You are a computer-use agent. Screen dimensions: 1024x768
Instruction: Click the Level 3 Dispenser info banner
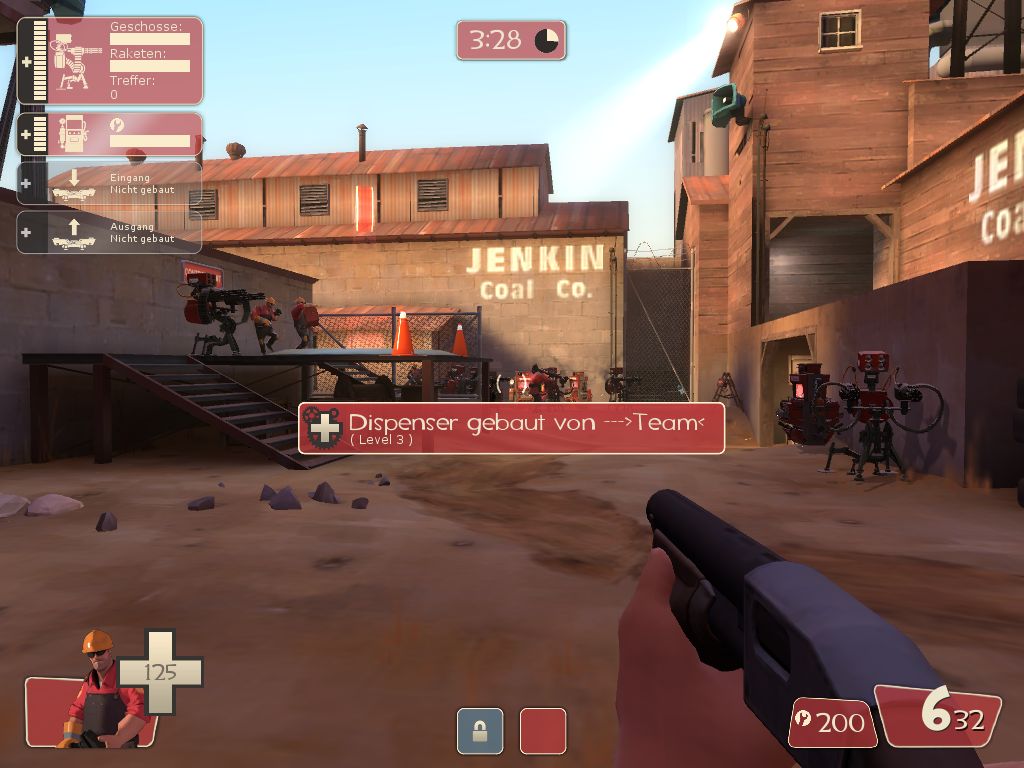[x=511, y=428]
